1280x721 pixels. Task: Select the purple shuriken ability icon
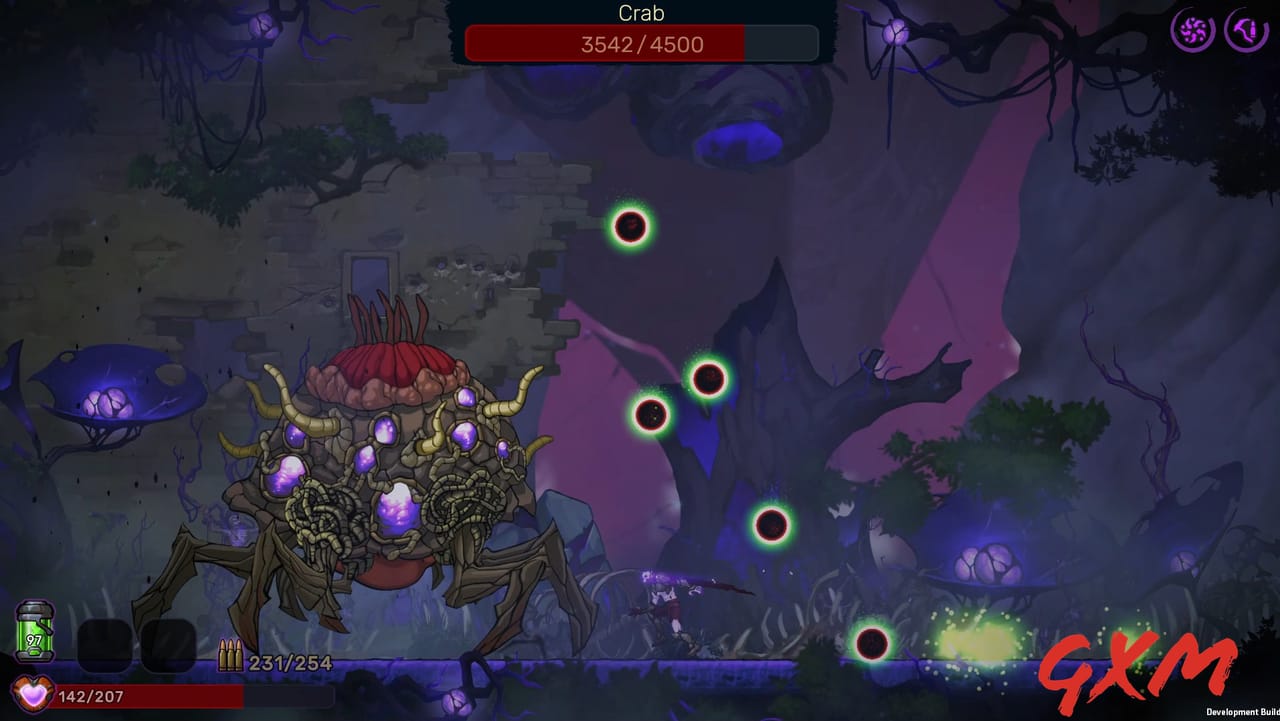click(1191, 29)
